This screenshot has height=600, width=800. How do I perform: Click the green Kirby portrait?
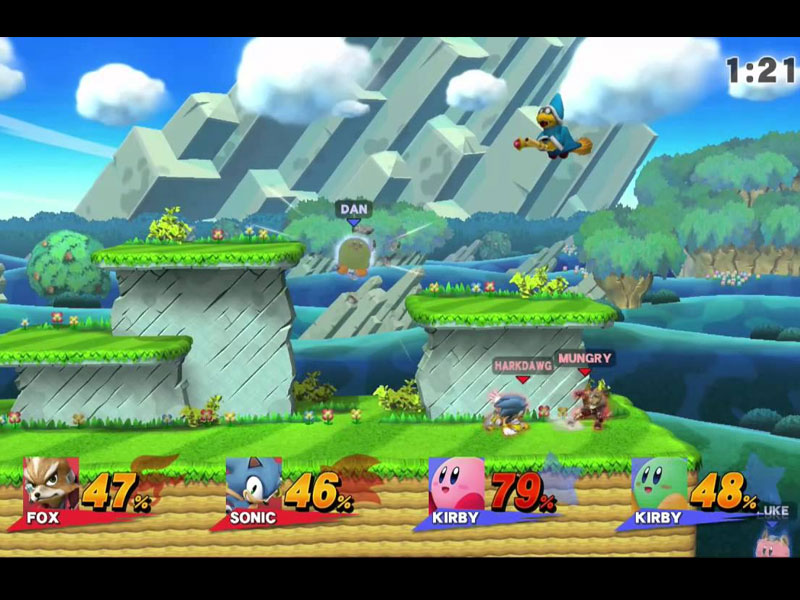pos(659,485)
